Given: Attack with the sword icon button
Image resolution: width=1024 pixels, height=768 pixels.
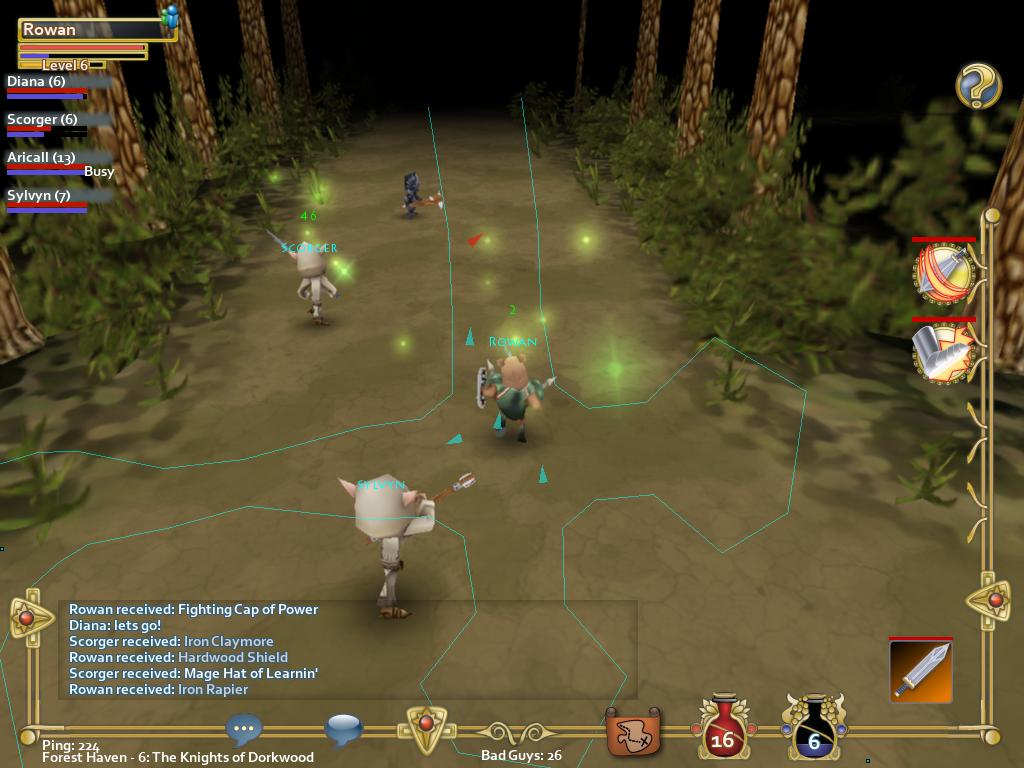Looking at the screenshot, I should tap(920, 671).
